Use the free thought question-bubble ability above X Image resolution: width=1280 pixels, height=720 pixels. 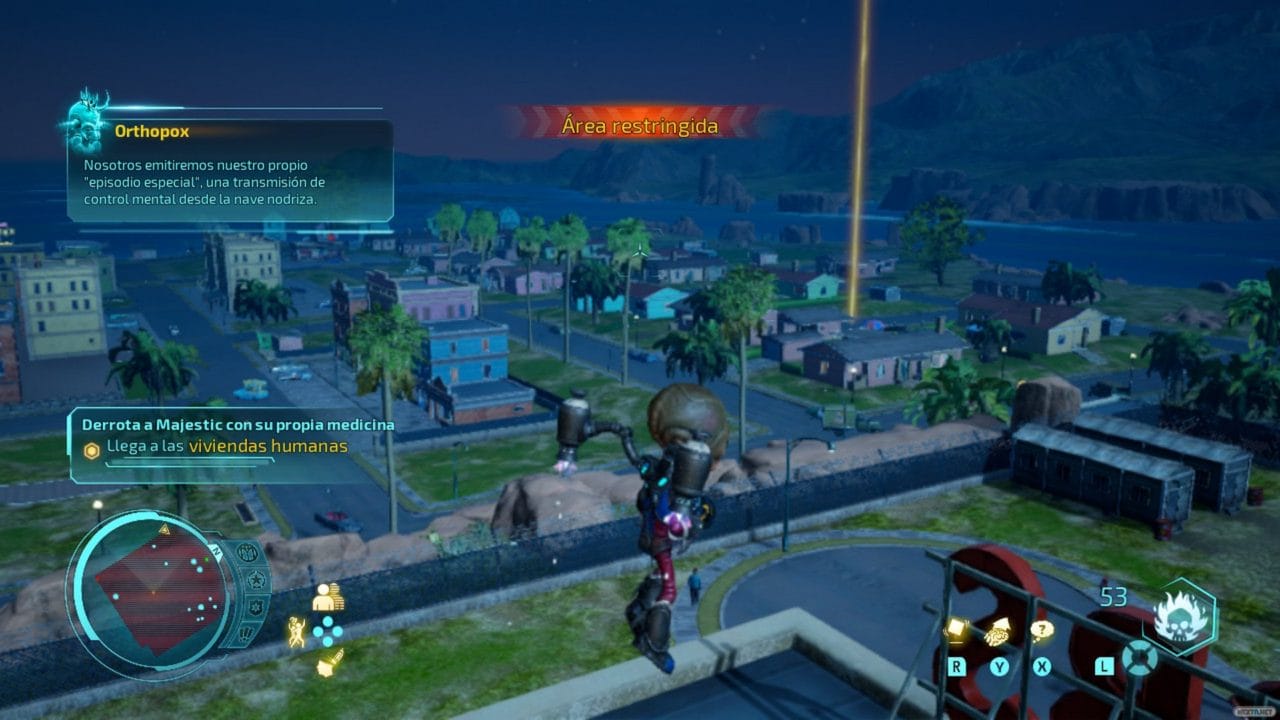(1042, 631)
